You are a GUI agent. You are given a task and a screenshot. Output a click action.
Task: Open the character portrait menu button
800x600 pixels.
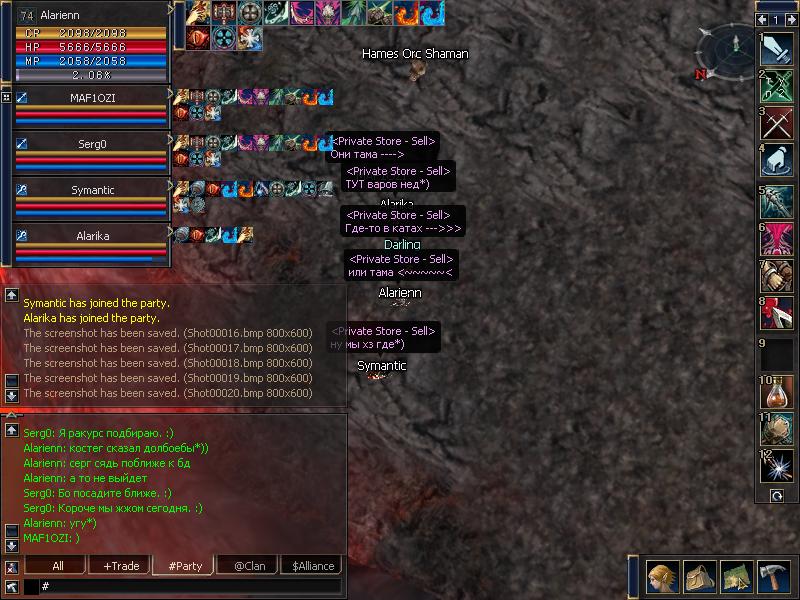click(x=660, y=577)
